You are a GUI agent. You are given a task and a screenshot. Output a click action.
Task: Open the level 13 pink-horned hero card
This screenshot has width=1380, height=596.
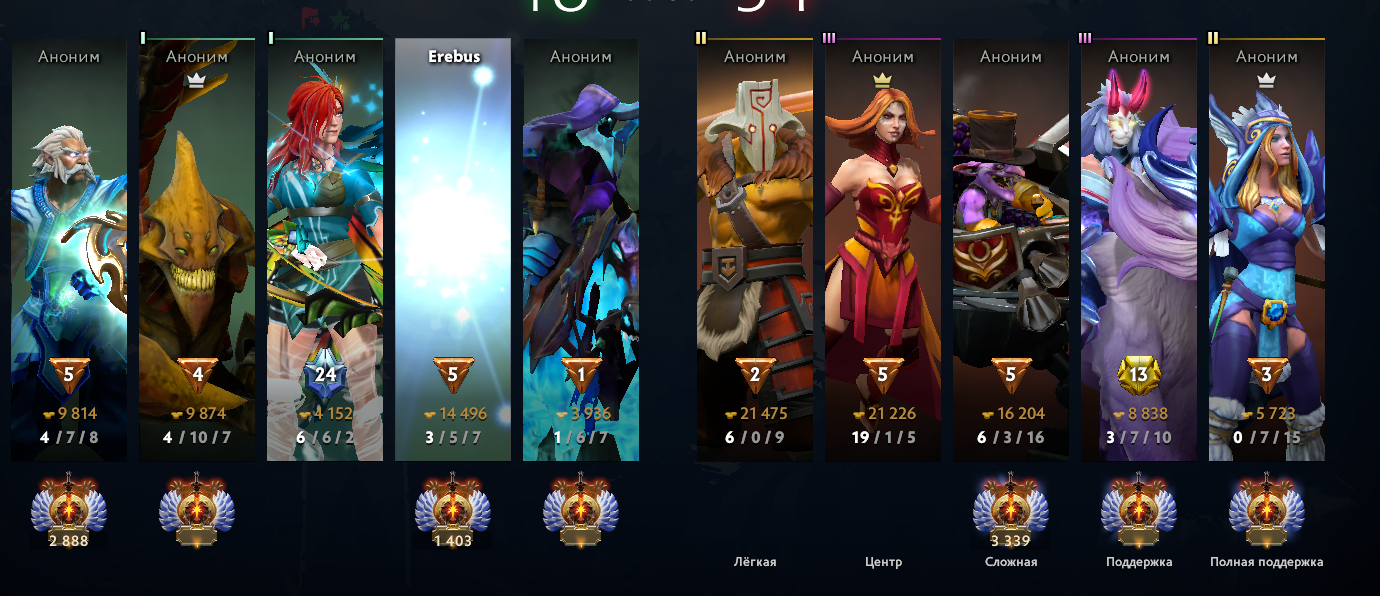coord(1139,250)
